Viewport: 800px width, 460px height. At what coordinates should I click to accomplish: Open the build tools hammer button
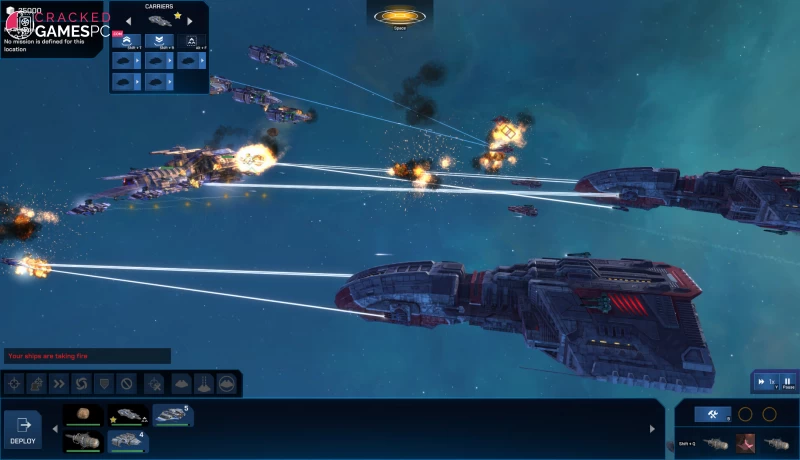[714, 414]
